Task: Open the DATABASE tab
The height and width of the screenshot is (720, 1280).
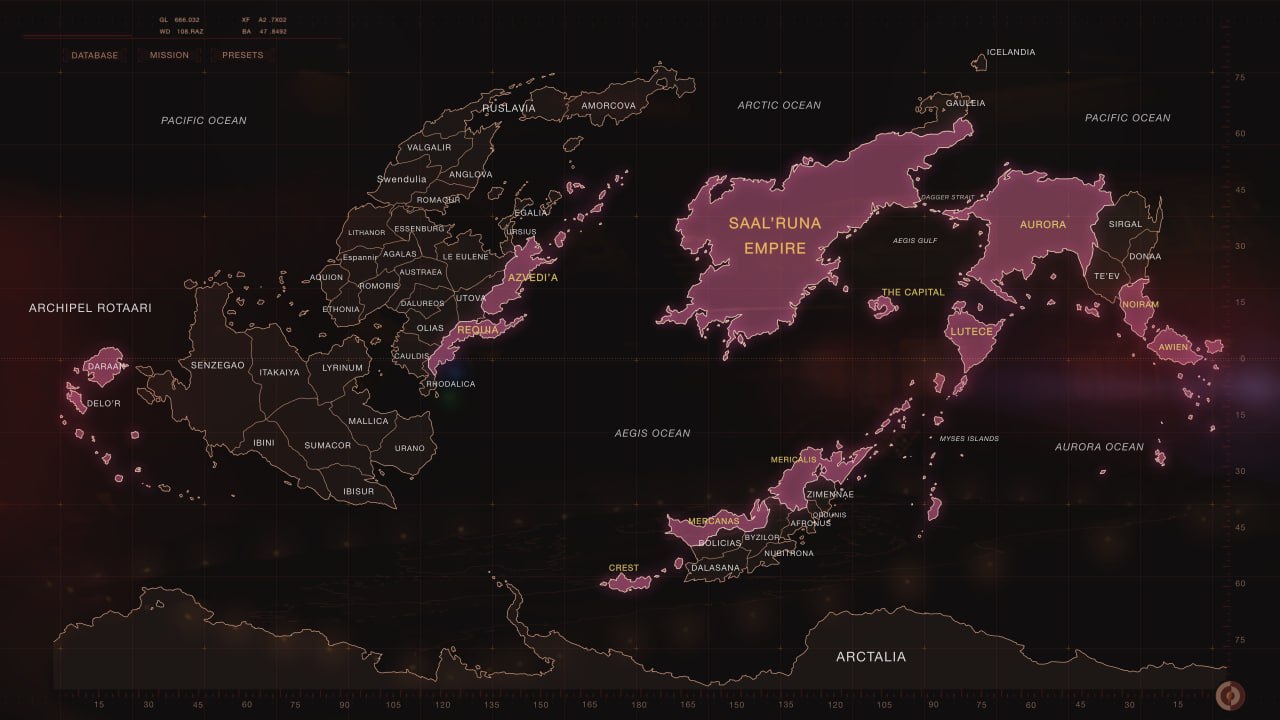Action: (x=95, y=55)
